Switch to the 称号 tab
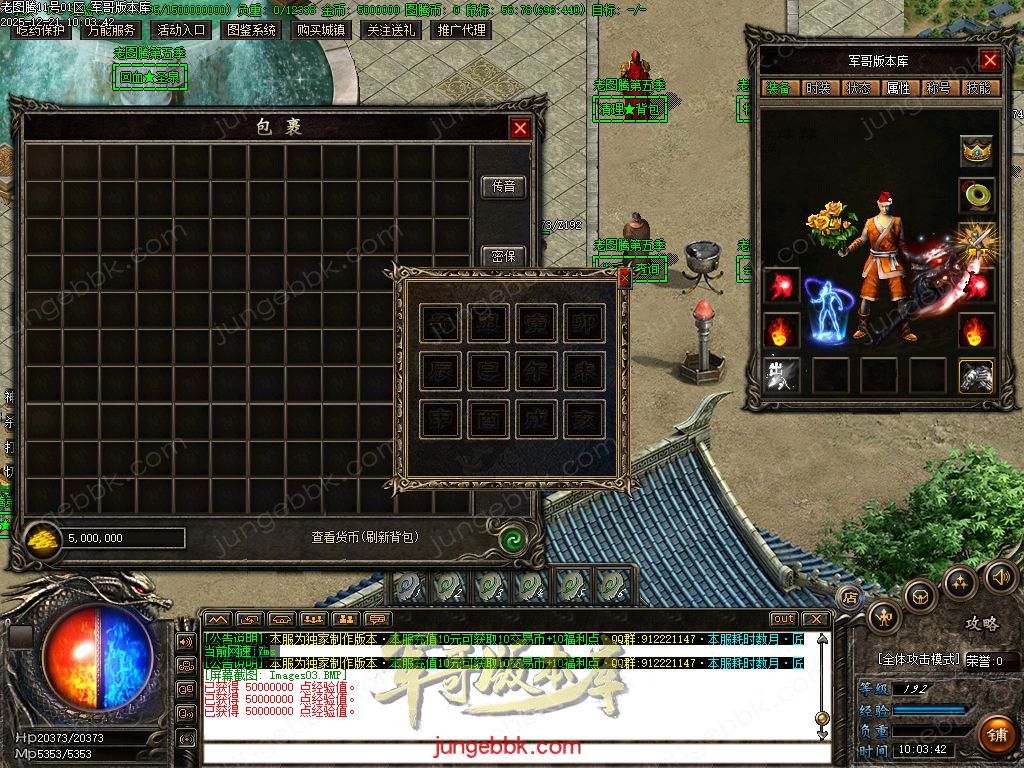Screen dimensions: 1024x768 point(938,88)
